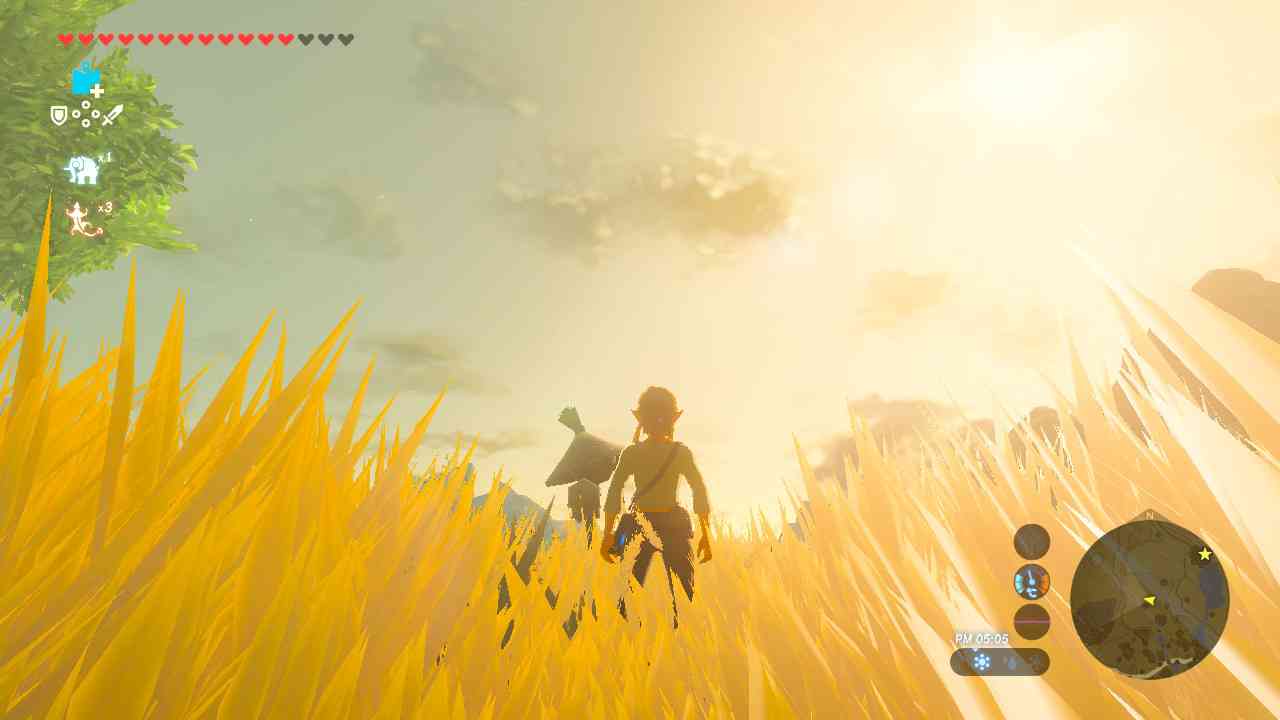Click the snowflake weather forecast icon

coord(982,662)
